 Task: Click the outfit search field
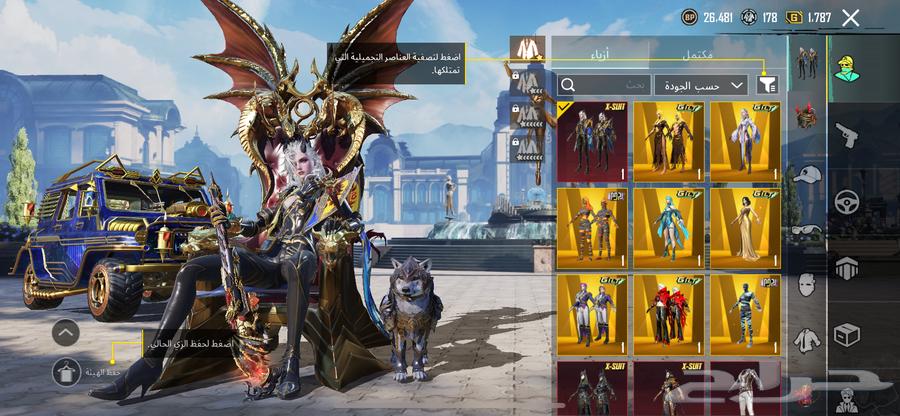[x=604, y=86]
